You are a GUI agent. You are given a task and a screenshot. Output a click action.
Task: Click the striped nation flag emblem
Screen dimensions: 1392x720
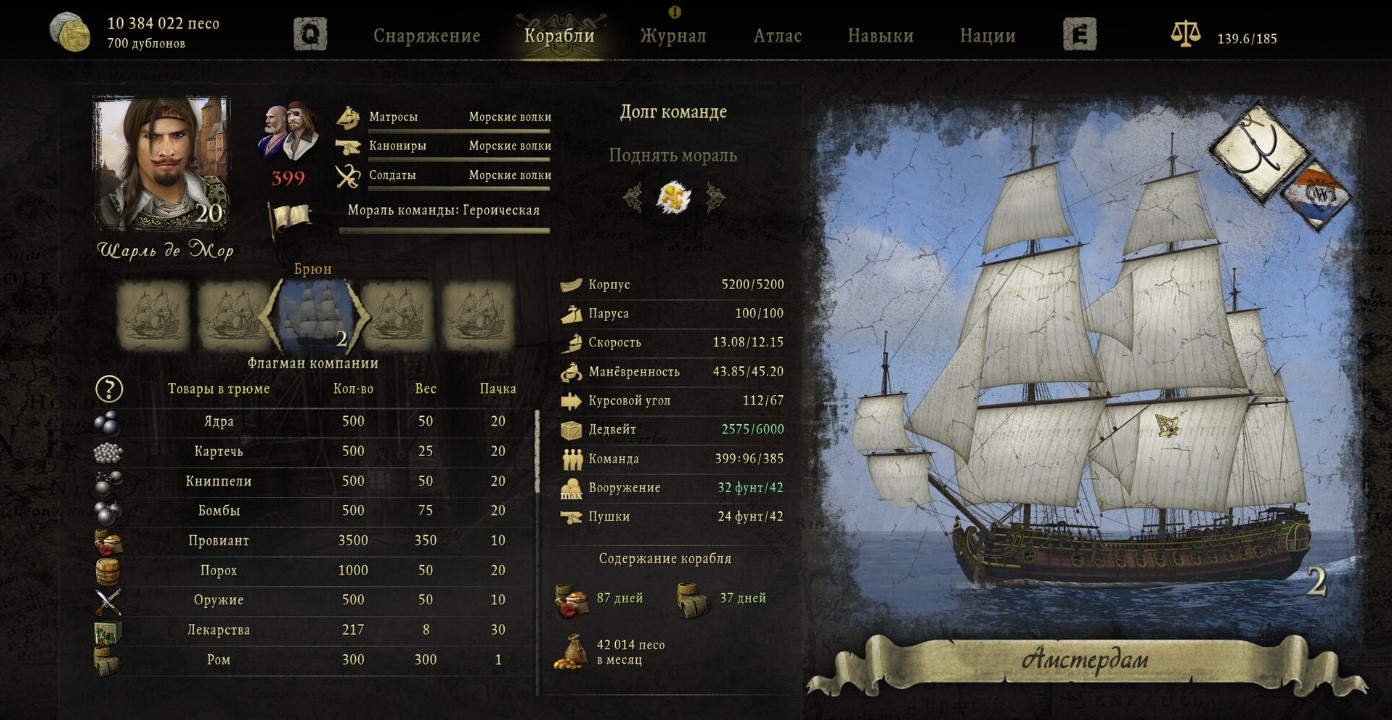coord(1316,195)
